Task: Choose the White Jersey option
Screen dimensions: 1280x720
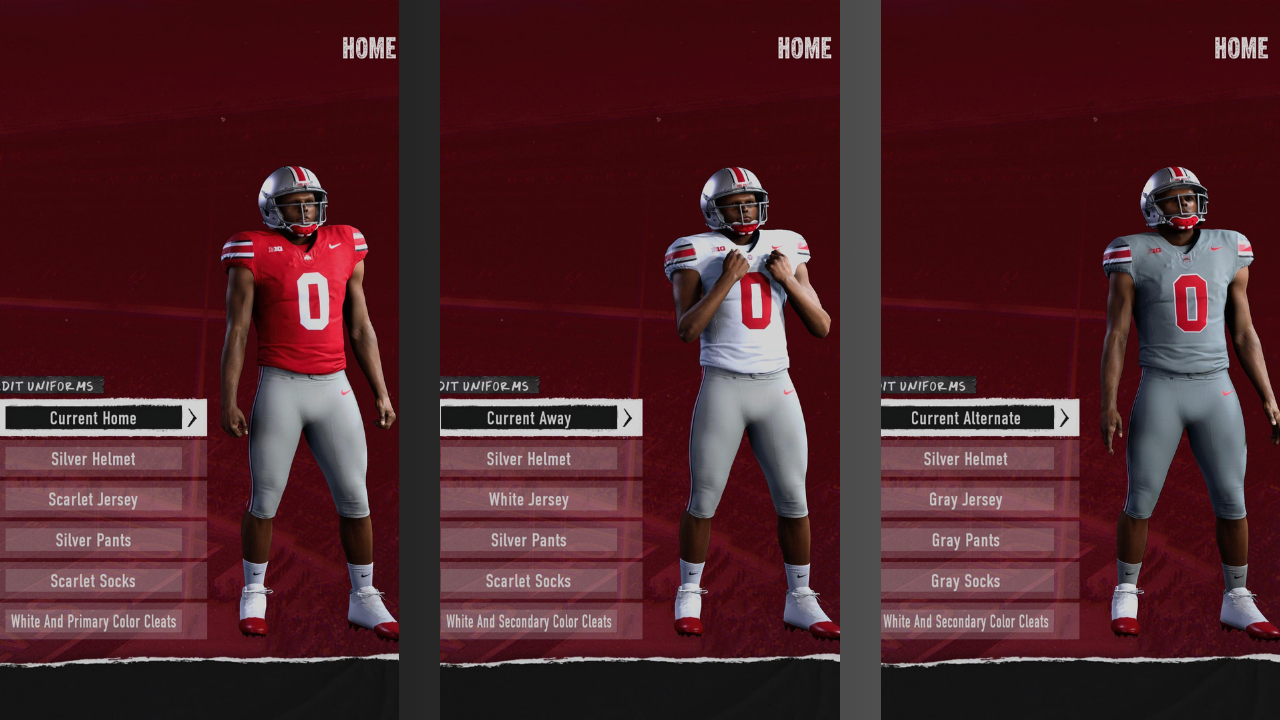Action: (529, 499)
